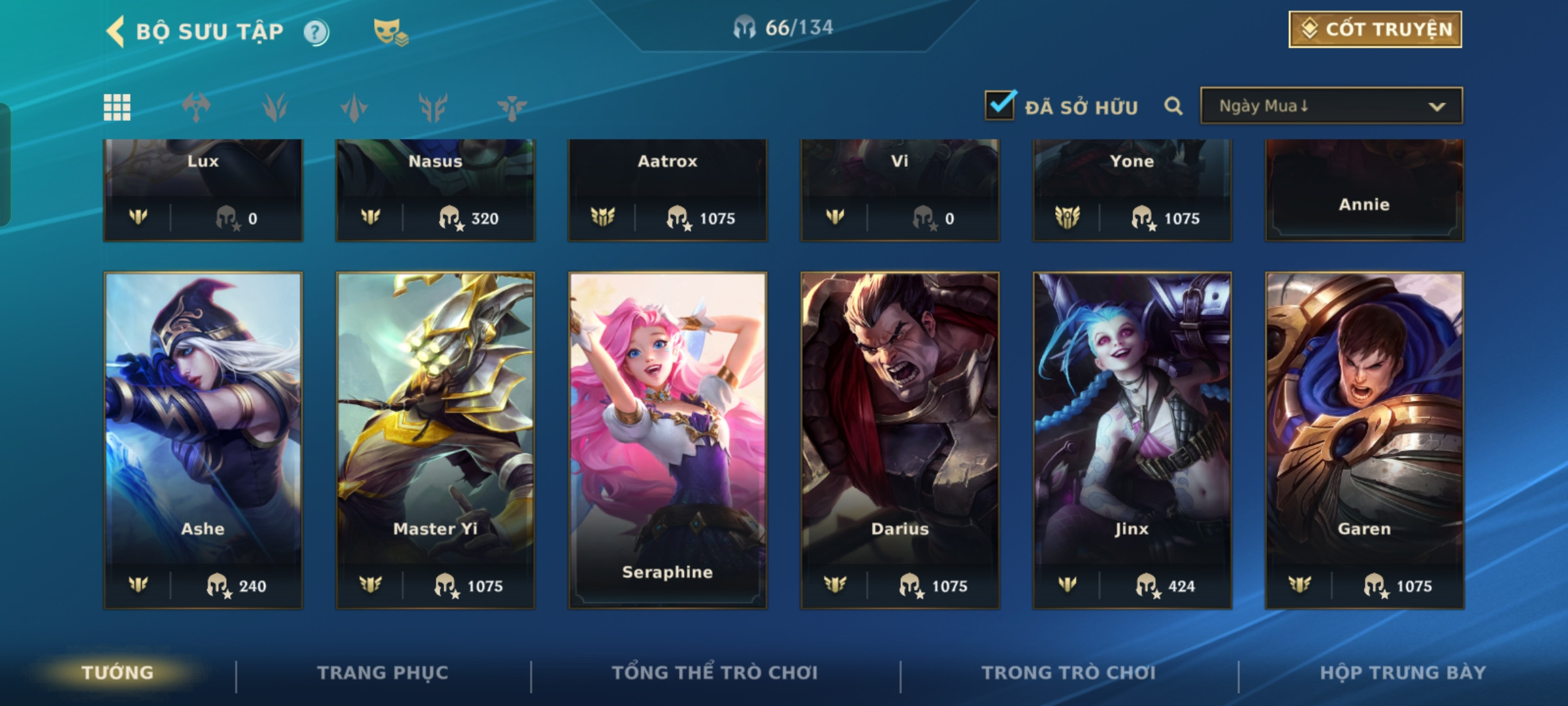Switch to the Trang Phục tab
This screenshot has width=1568, height=706.
[383, 673]
